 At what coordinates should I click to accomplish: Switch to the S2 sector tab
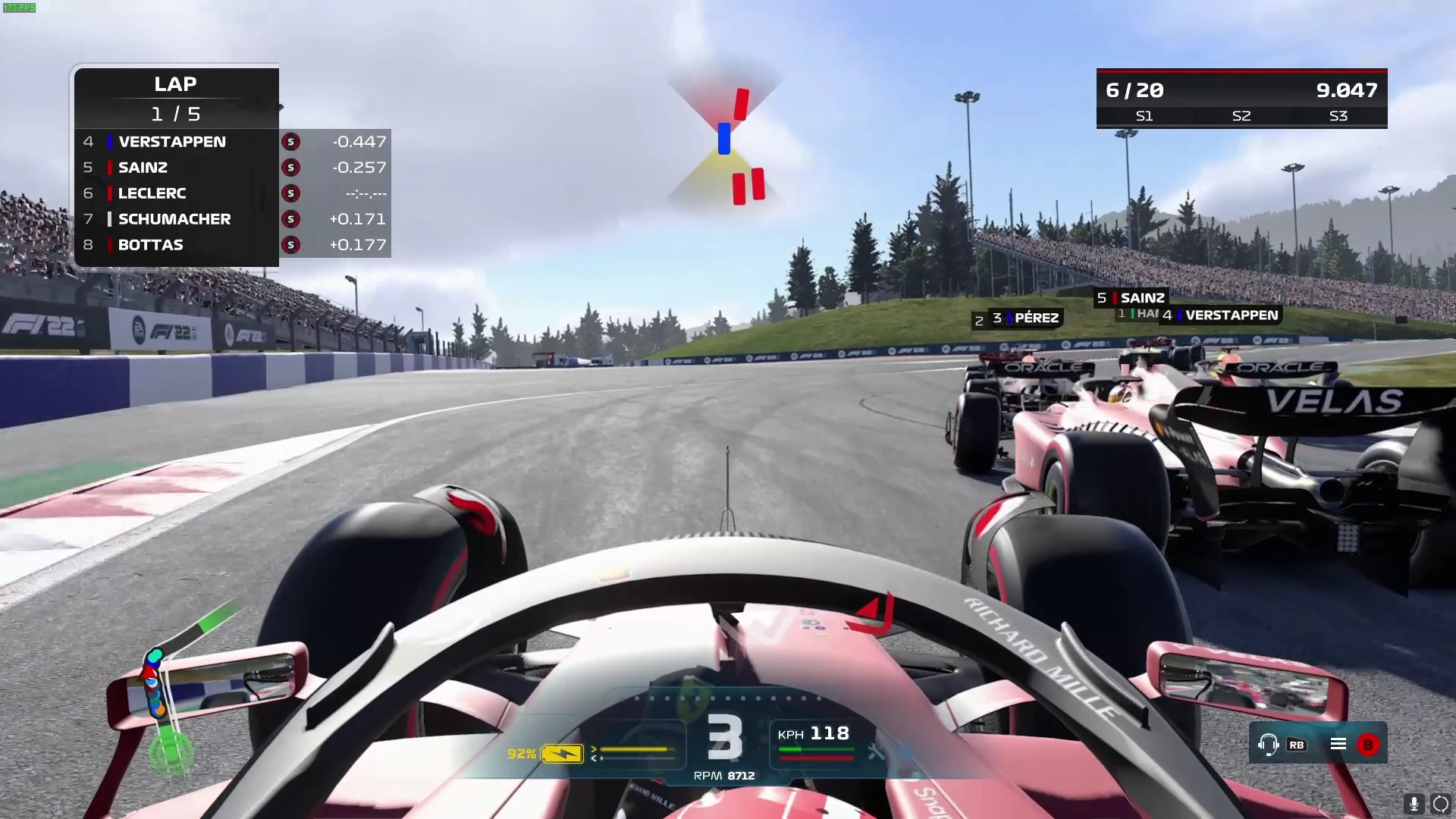click(x=1241, y=116)
